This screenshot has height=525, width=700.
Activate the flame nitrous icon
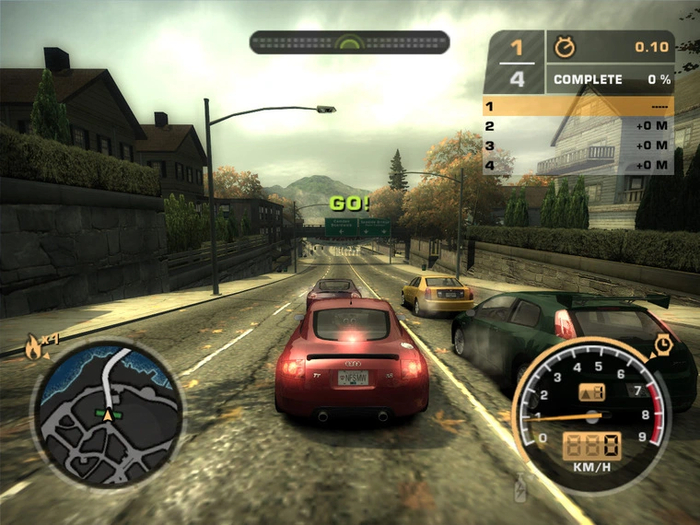pos(35,349)
